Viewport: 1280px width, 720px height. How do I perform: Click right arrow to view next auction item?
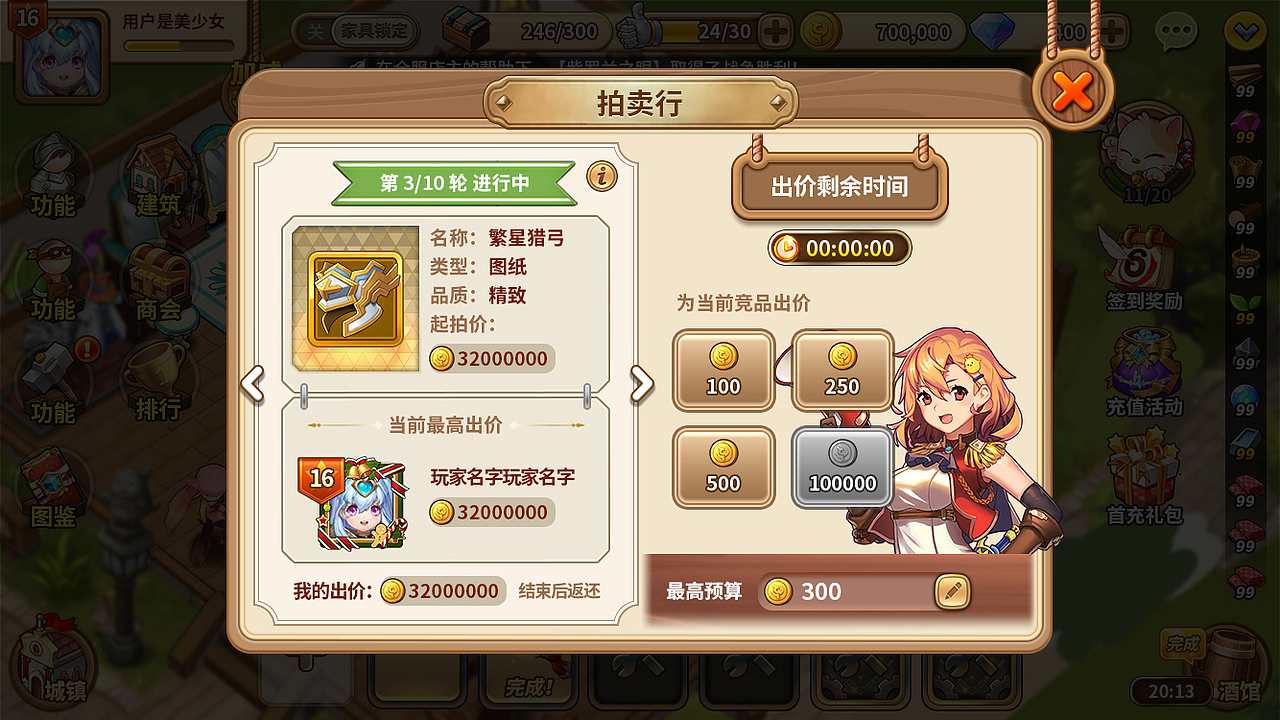tap(644, 385)
